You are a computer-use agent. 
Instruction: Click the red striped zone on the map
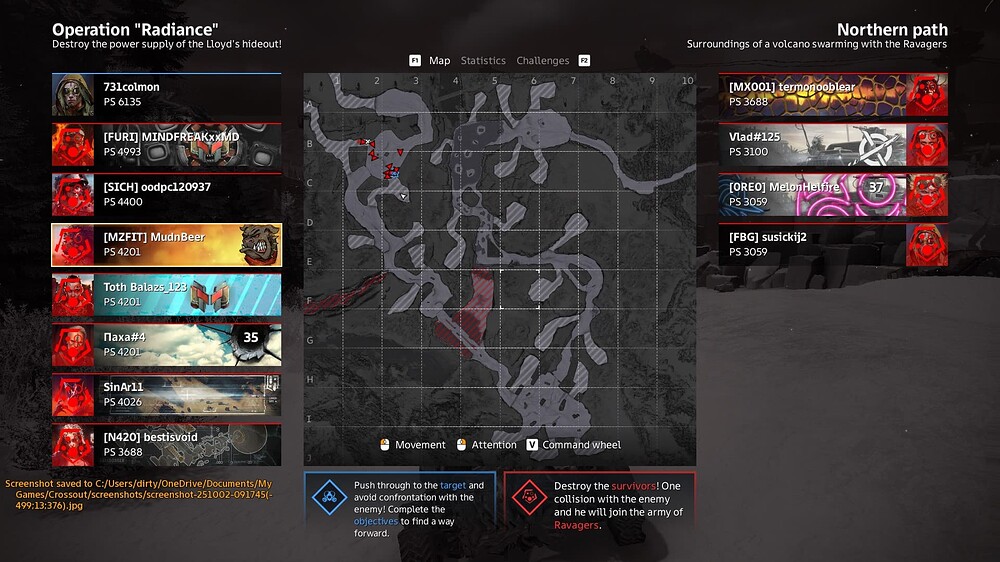click(x=469, y=310)
